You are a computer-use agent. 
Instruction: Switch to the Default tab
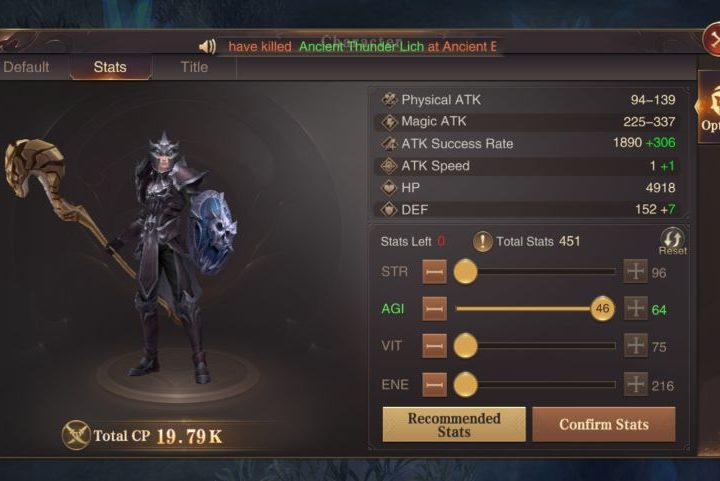[26, 67]
